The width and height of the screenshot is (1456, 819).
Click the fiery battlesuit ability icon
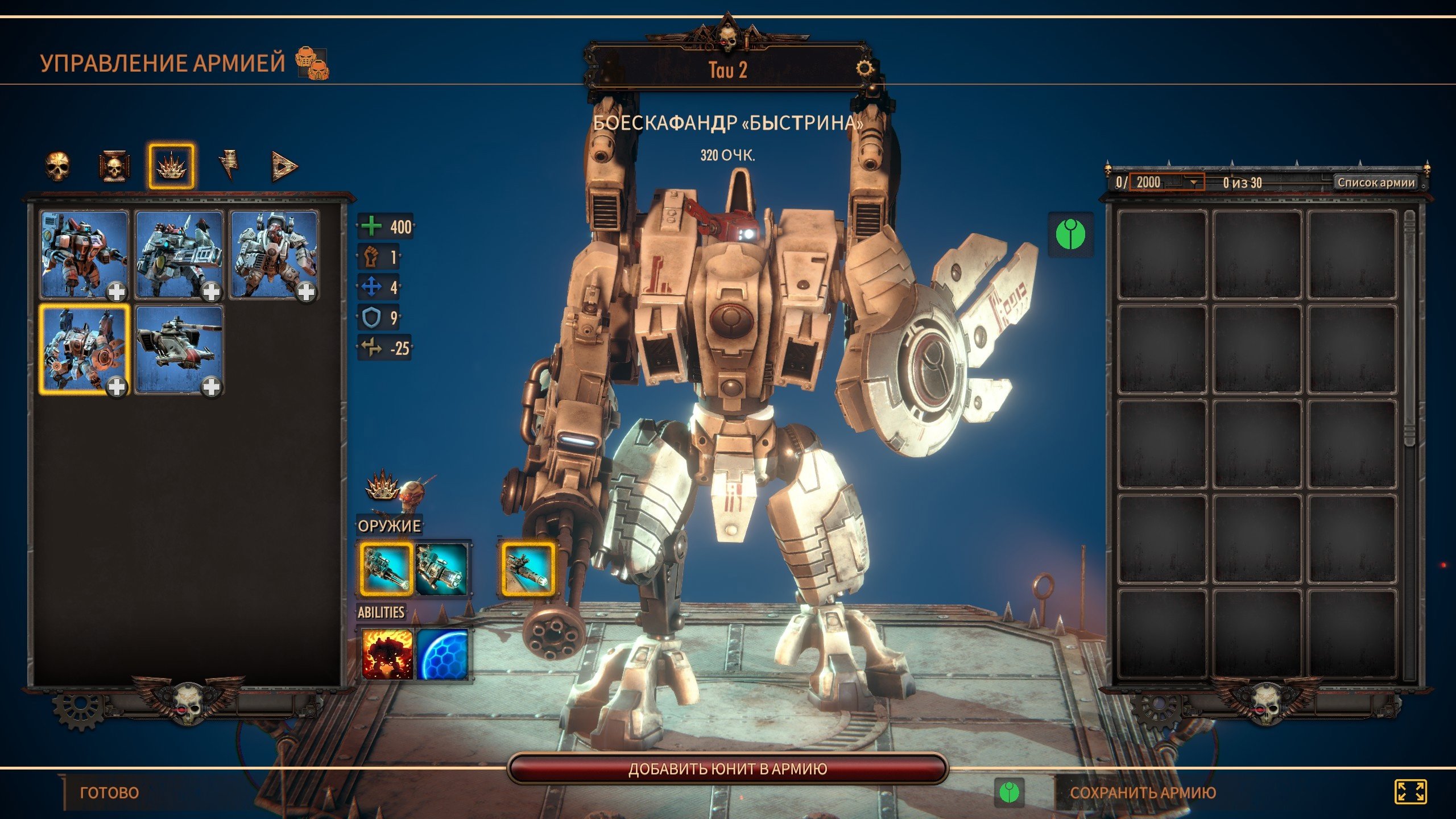click(387, 654)
